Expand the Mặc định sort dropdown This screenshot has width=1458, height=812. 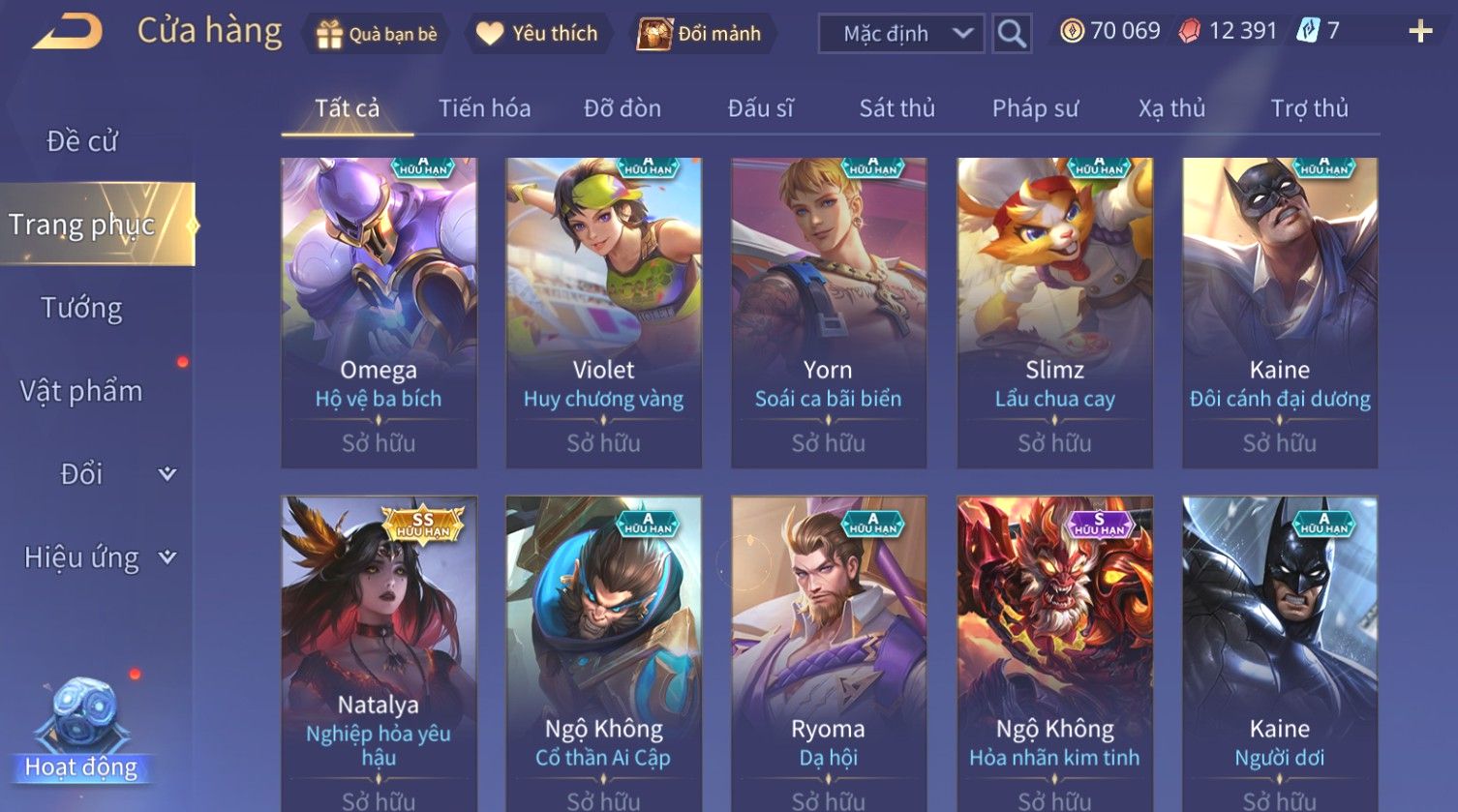[x=900, y=34]
